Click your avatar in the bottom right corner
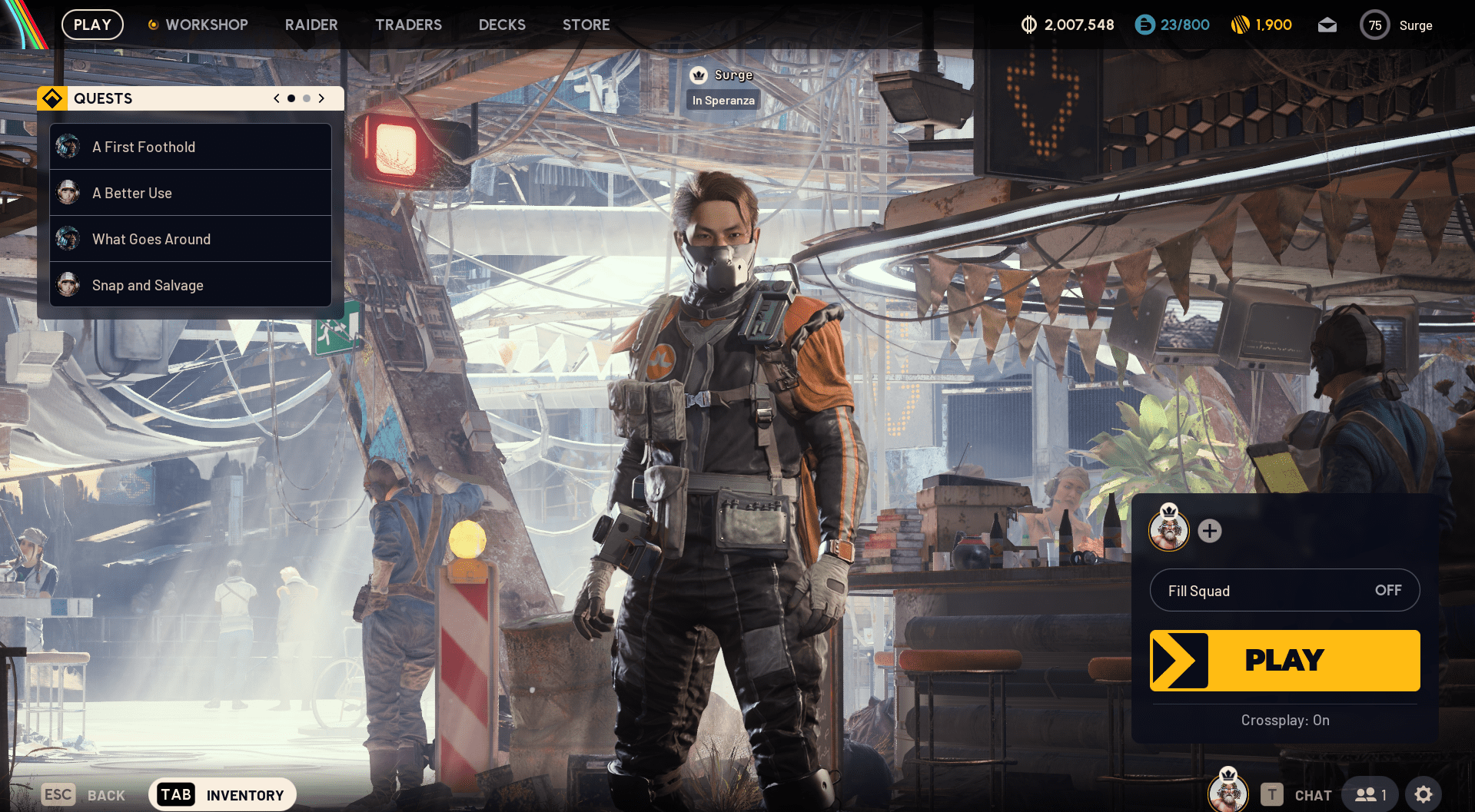Image resolution: width=1475 pixels, height=812 pixels. (x=1228, y=791)
